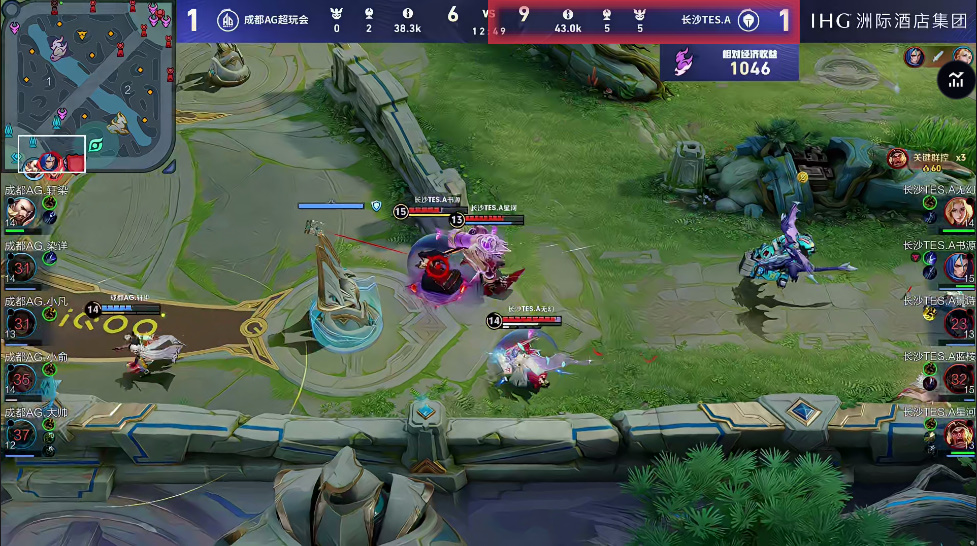Select 成都AG.轩染 player portrait

[x=22, y=211]
